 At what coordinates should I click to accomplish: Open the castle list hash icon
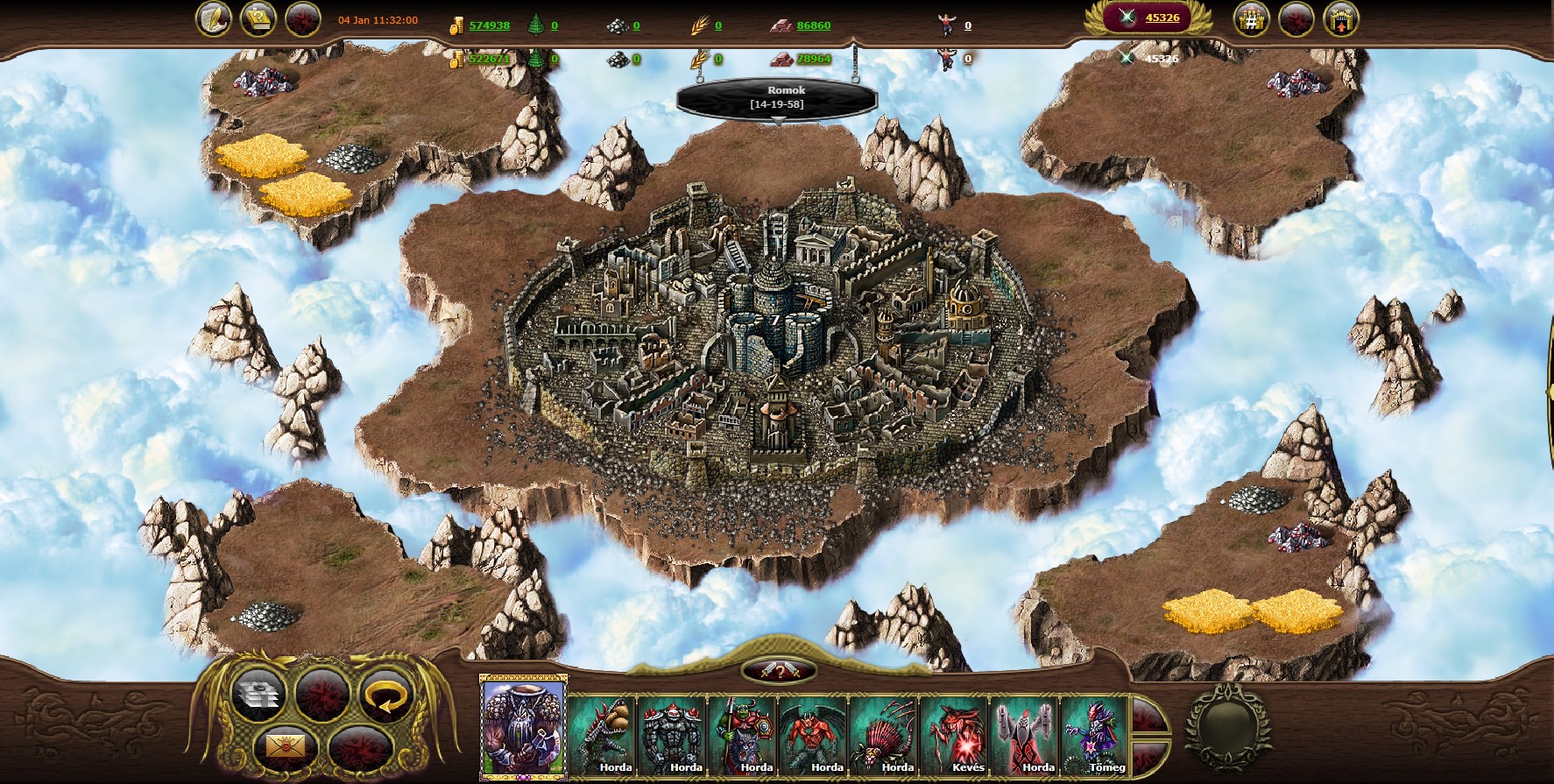1251,19
